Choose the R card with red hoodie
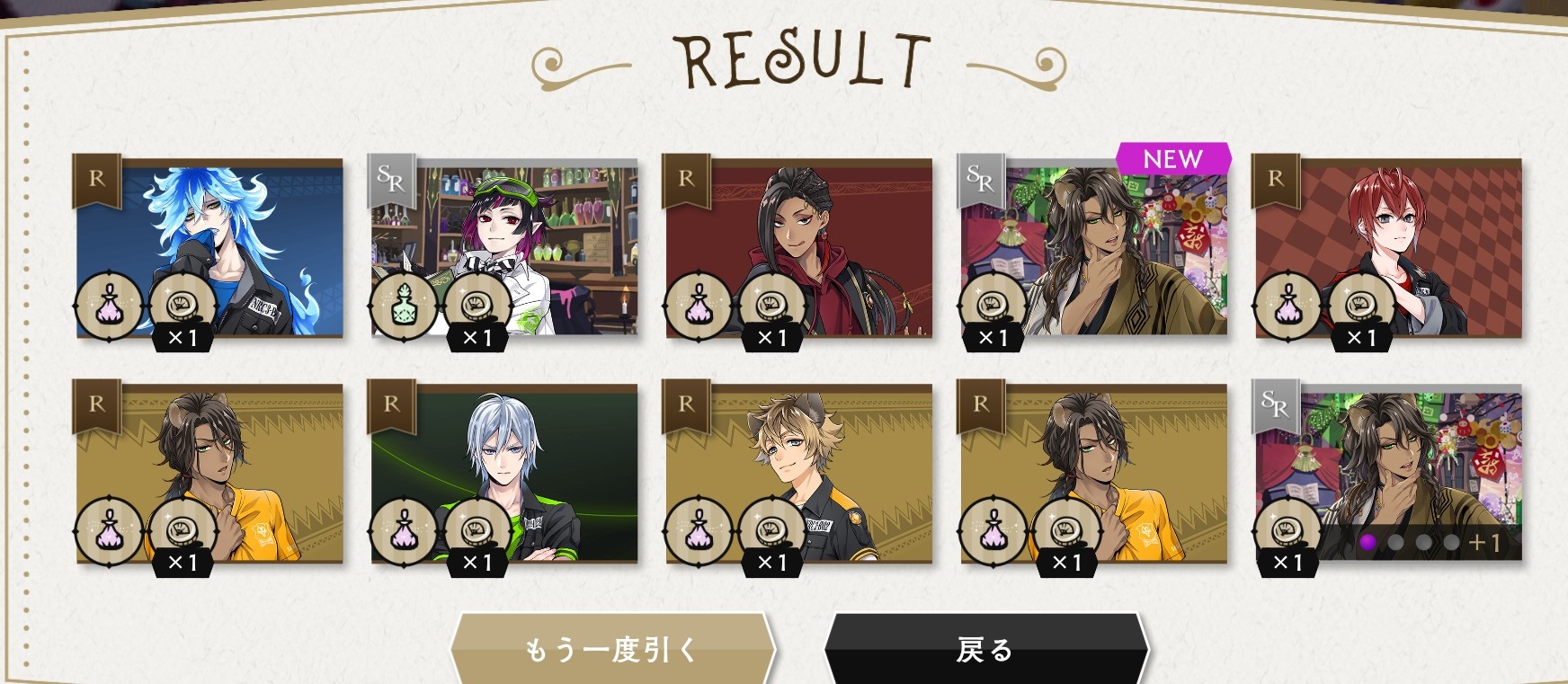 click(x=798, y=248)
